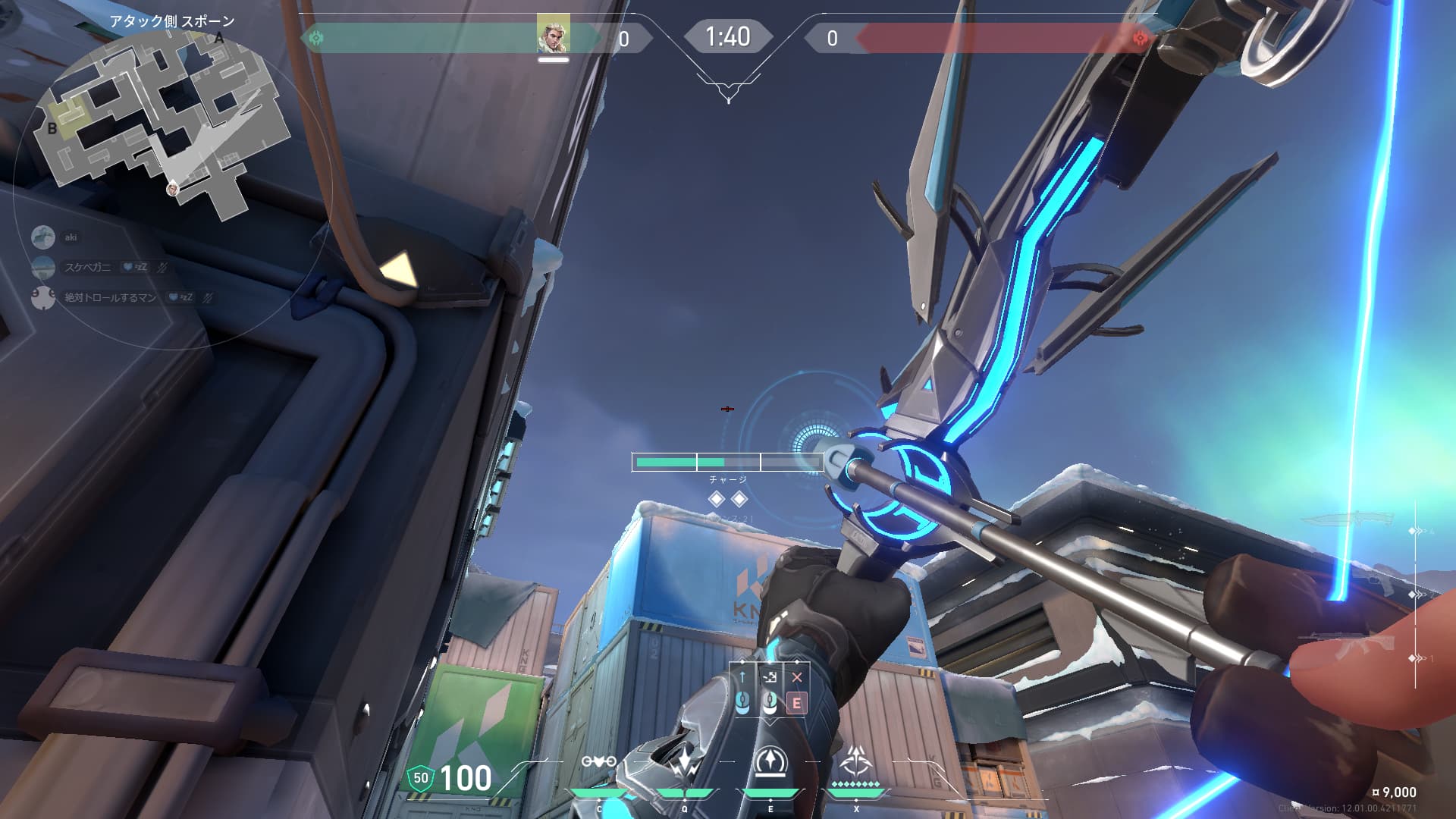Click the agent portrait on the scoreboard bar
Screen dimensions: 1456x819
coord(553,34)
